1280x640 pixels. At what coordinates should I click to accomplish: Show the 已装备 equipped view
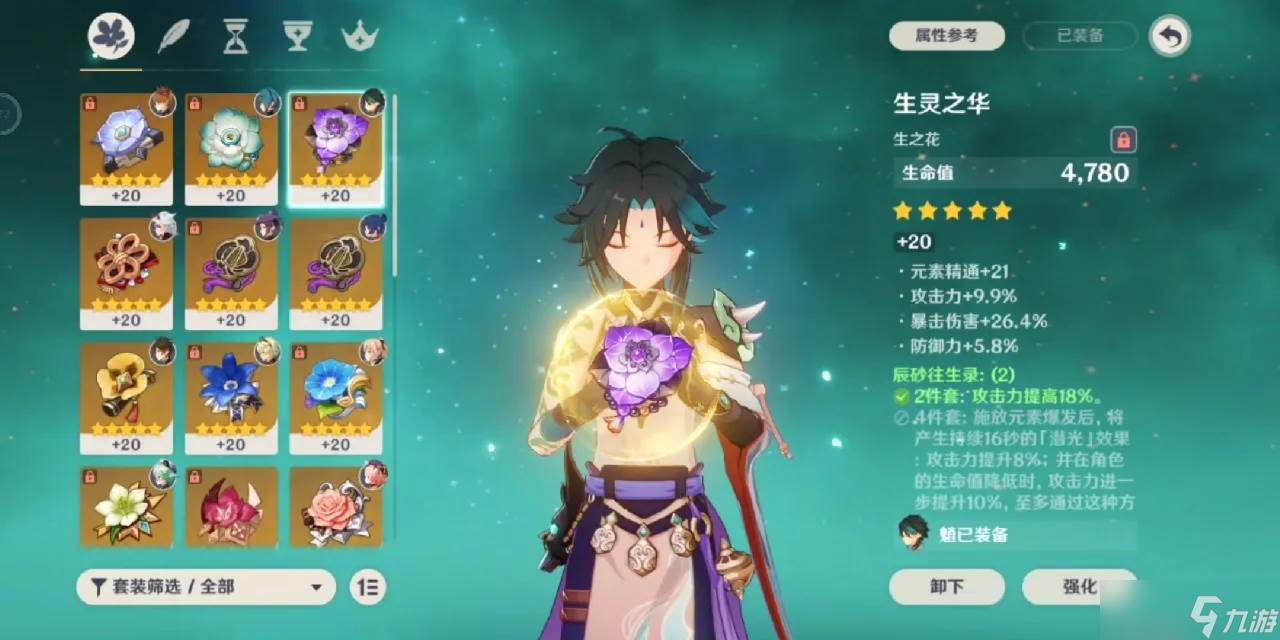click(1080, 36)
